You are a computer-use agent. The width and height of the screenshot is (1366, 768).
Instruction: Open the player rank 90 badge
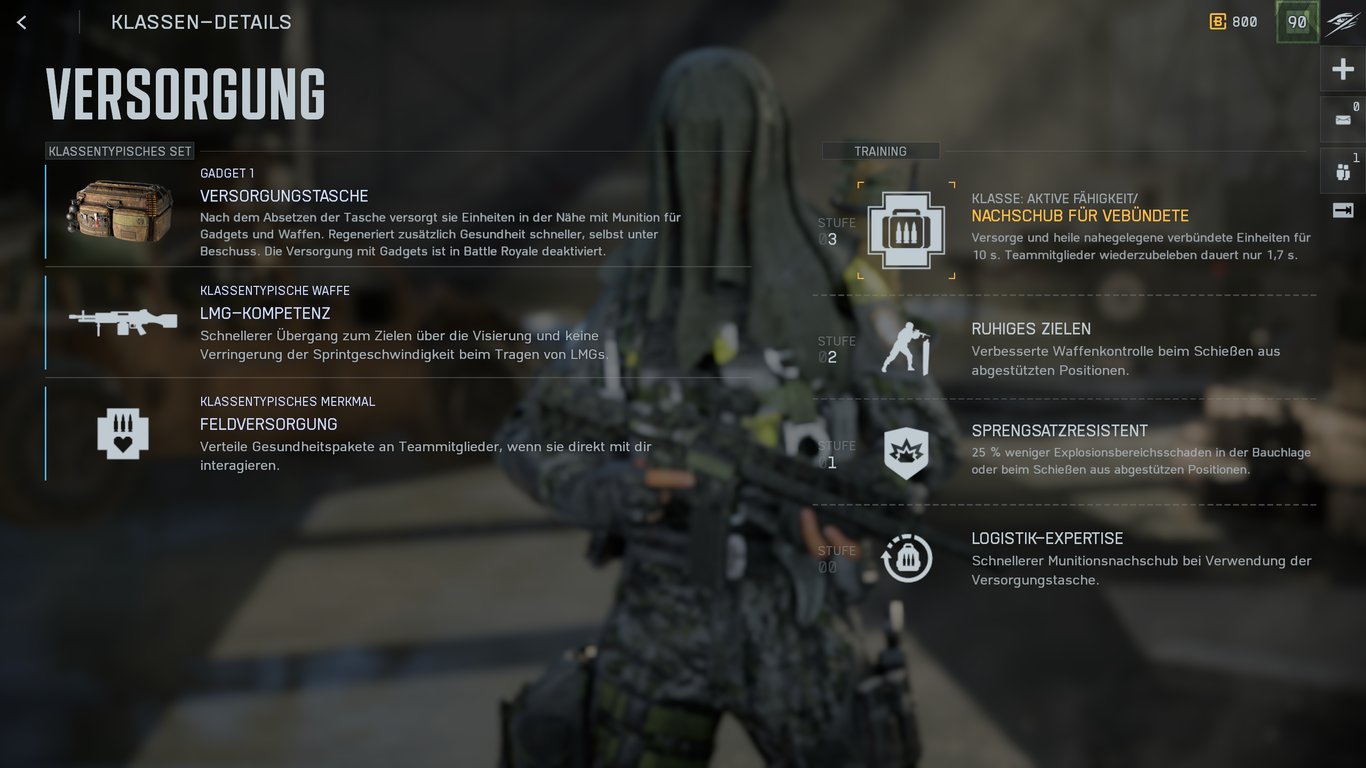coord(1297,22)
